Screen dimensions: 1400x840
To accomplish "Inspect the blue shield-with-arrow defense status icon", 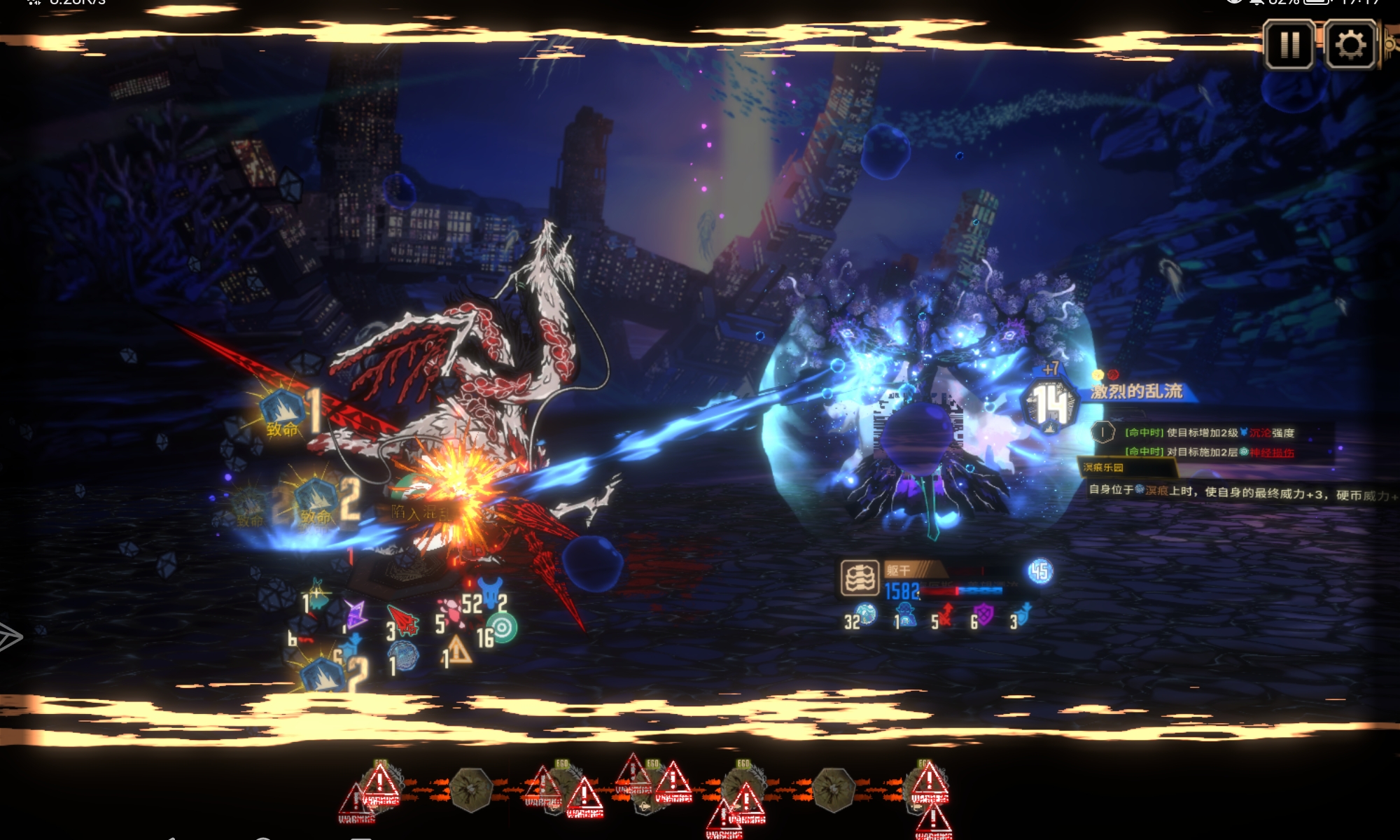I will coord(1024,615).
